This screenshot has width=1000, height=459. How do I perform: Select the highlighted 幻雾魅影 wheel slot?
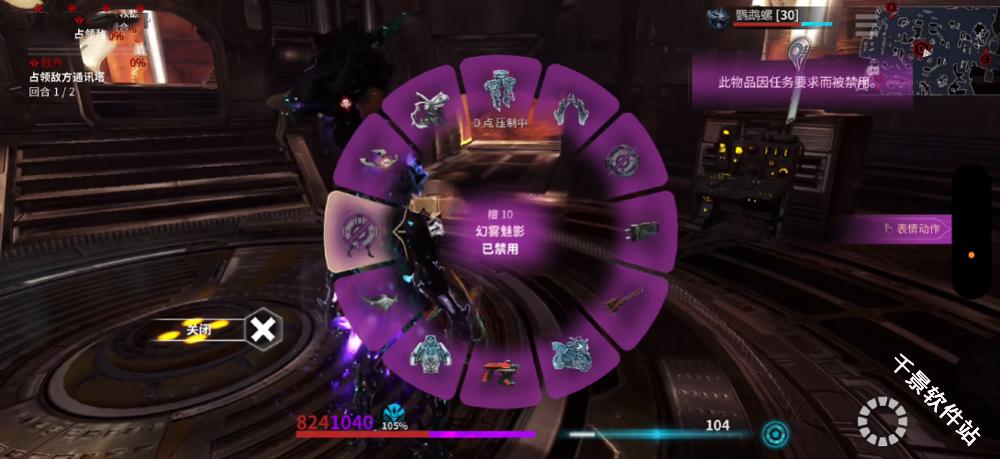(x=359, y=229)
